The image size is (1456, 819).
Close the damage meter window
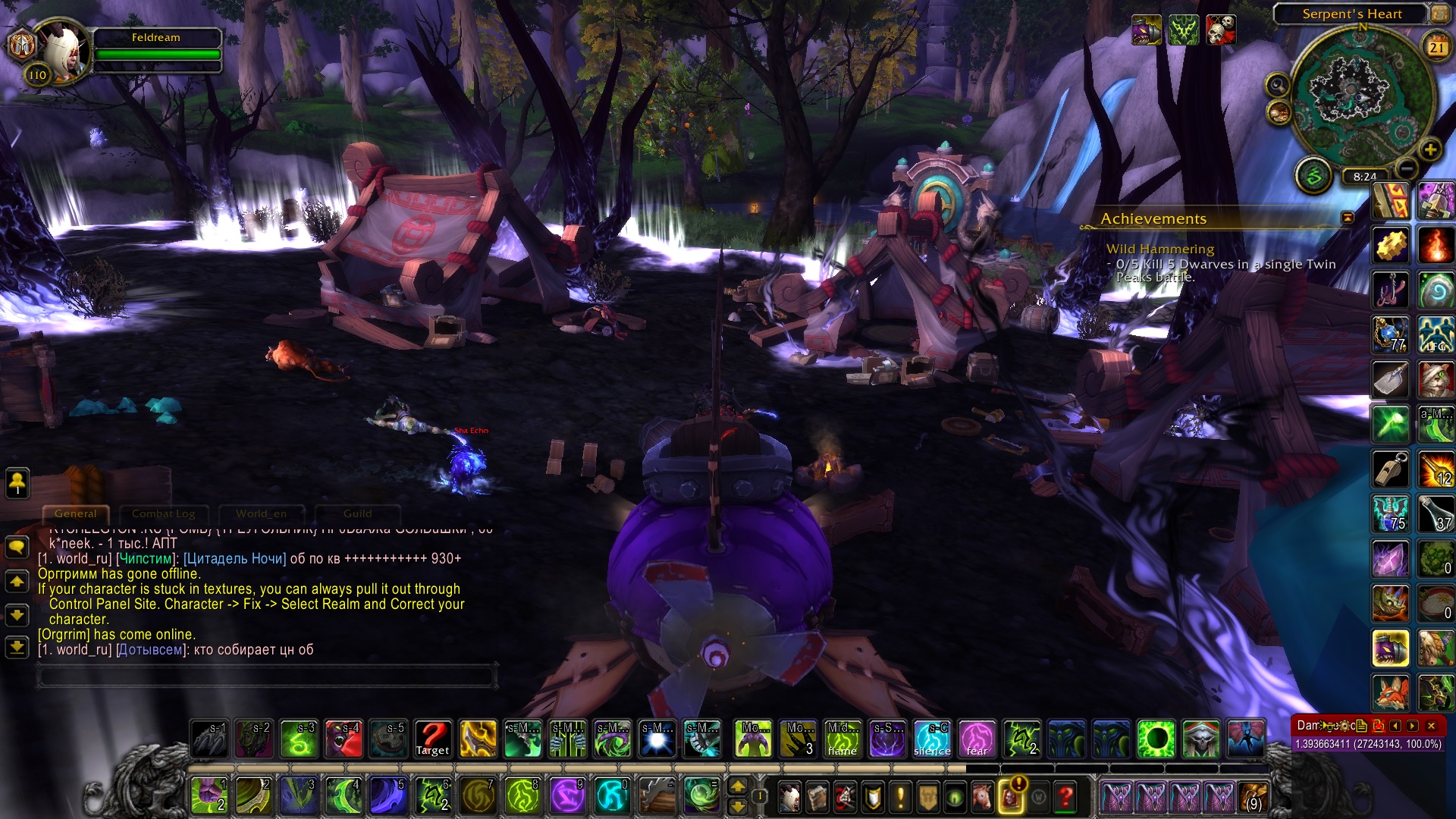click(1431, 726)
